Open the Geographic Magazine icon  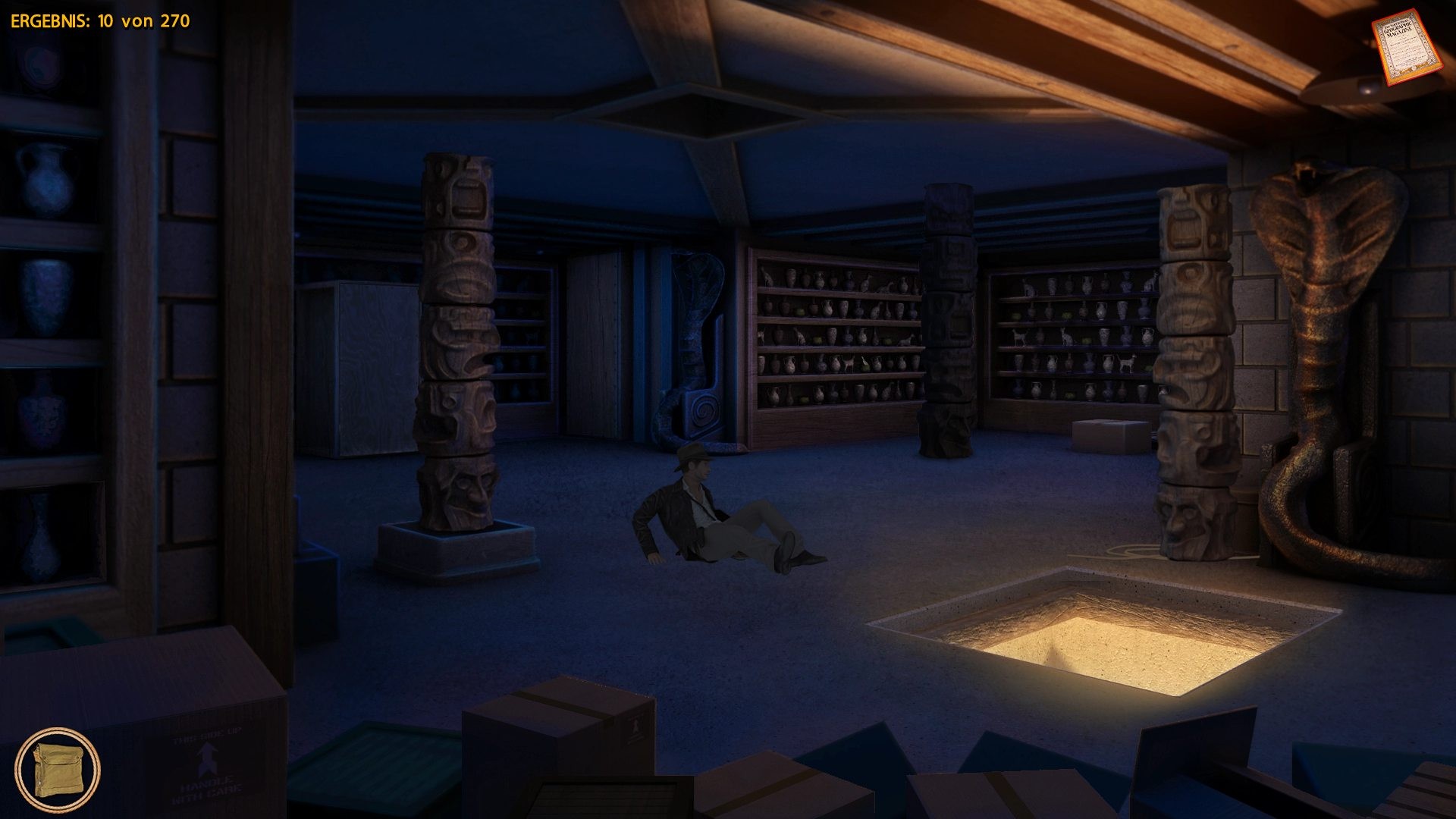pyautogui.click(x=1397, y=47)
